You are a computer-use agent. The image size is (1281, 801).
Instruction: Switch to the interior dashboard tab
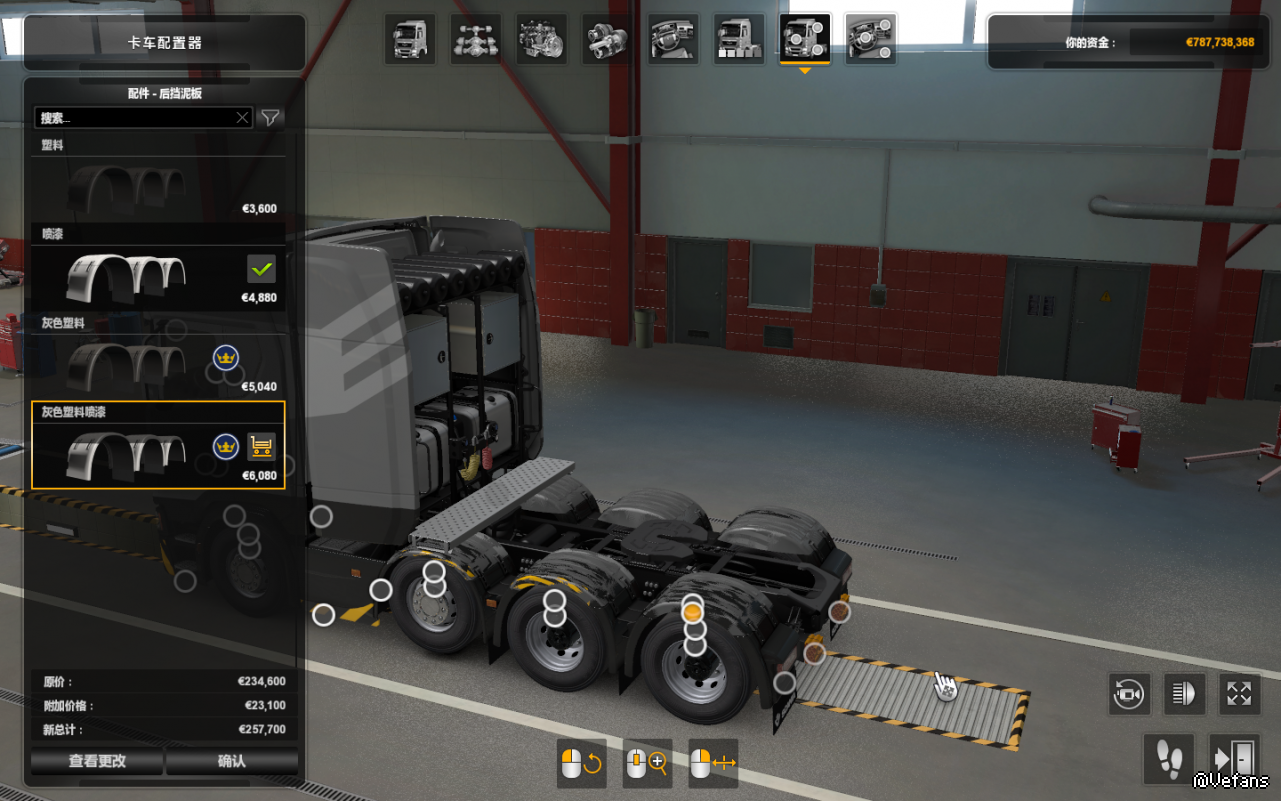coord(673,39)
